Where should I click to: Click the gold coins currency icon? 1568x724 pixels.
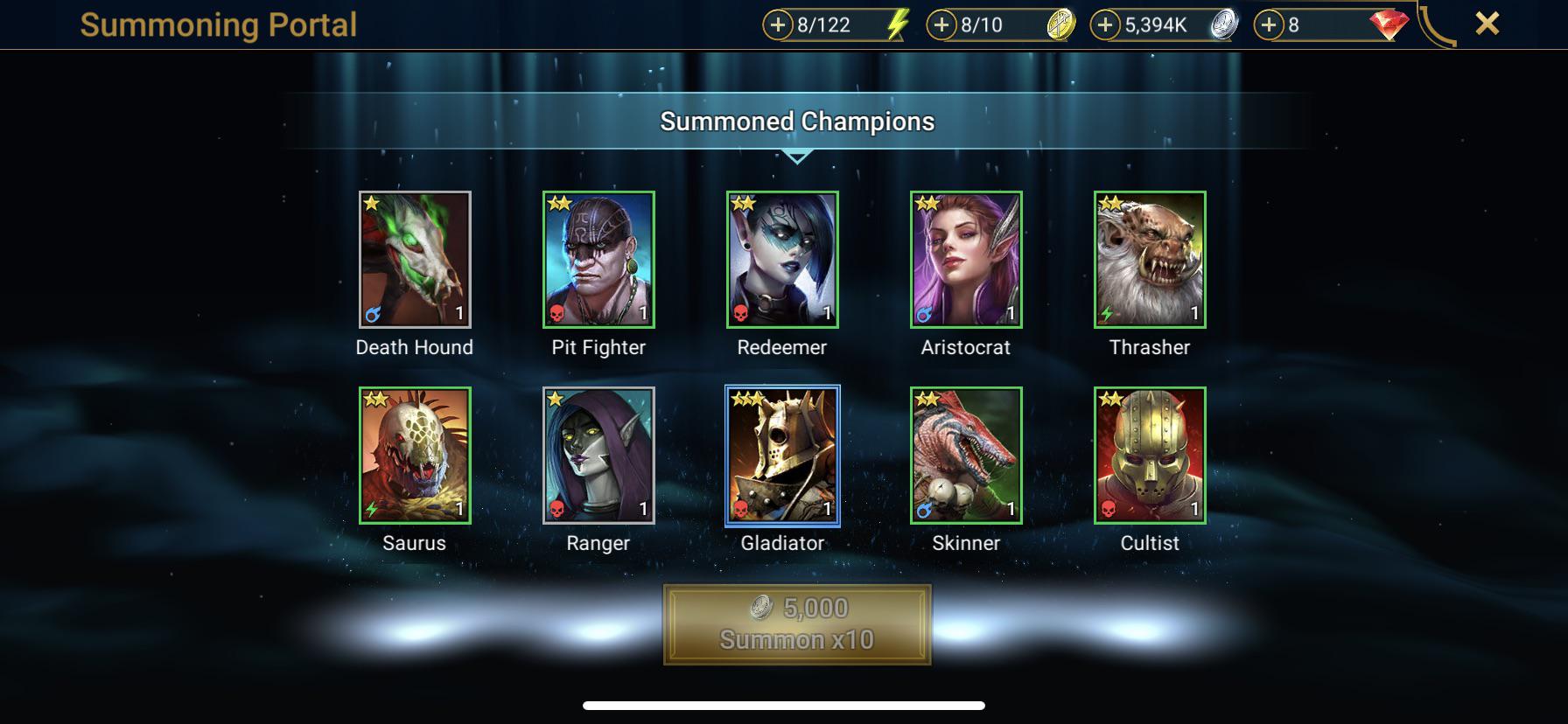tap(1061, 25)
